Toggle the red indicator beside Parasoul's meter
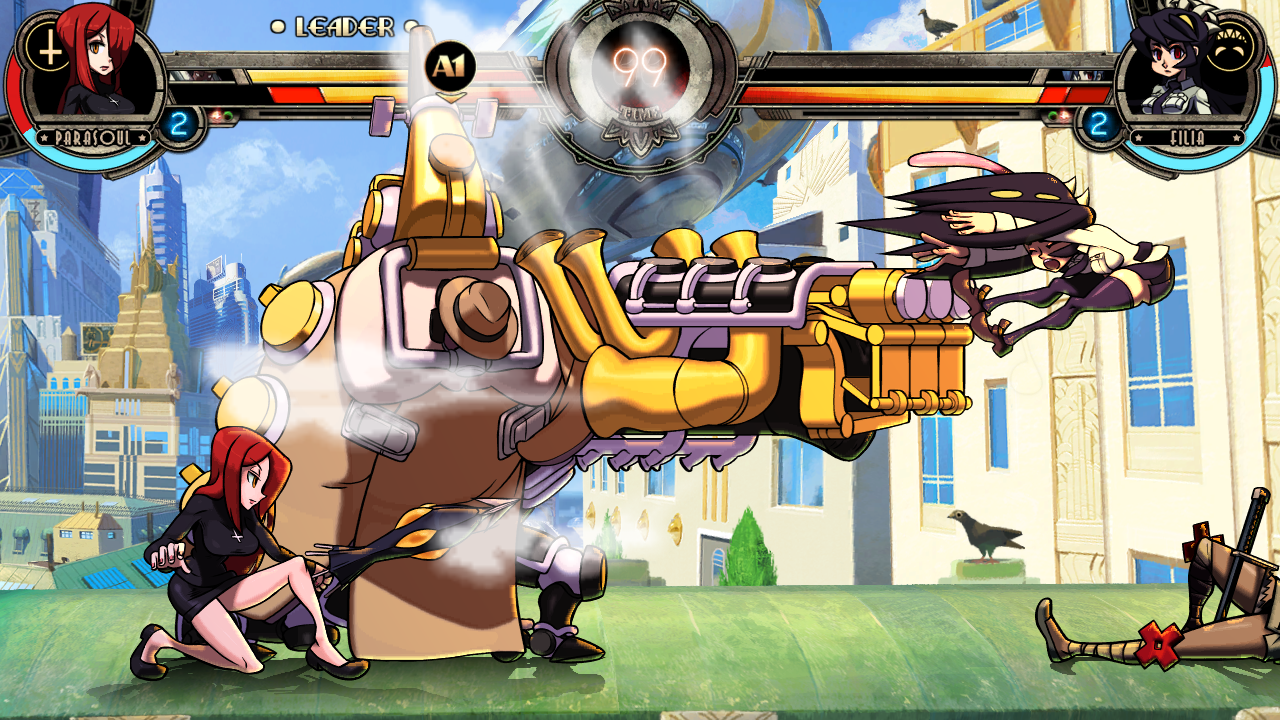This screenshot has height=720, width=1280. click(x=217, y=115)
